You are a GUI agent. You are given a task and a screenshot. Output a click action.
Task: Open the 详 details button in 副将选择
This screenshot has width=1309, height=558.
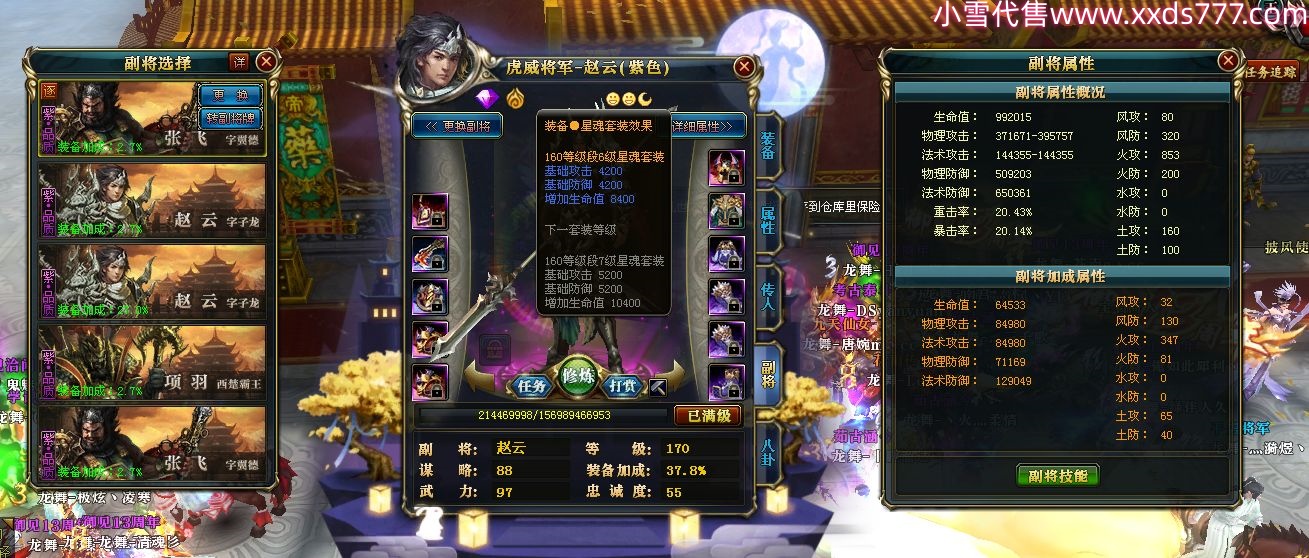[x=239, y=62]
